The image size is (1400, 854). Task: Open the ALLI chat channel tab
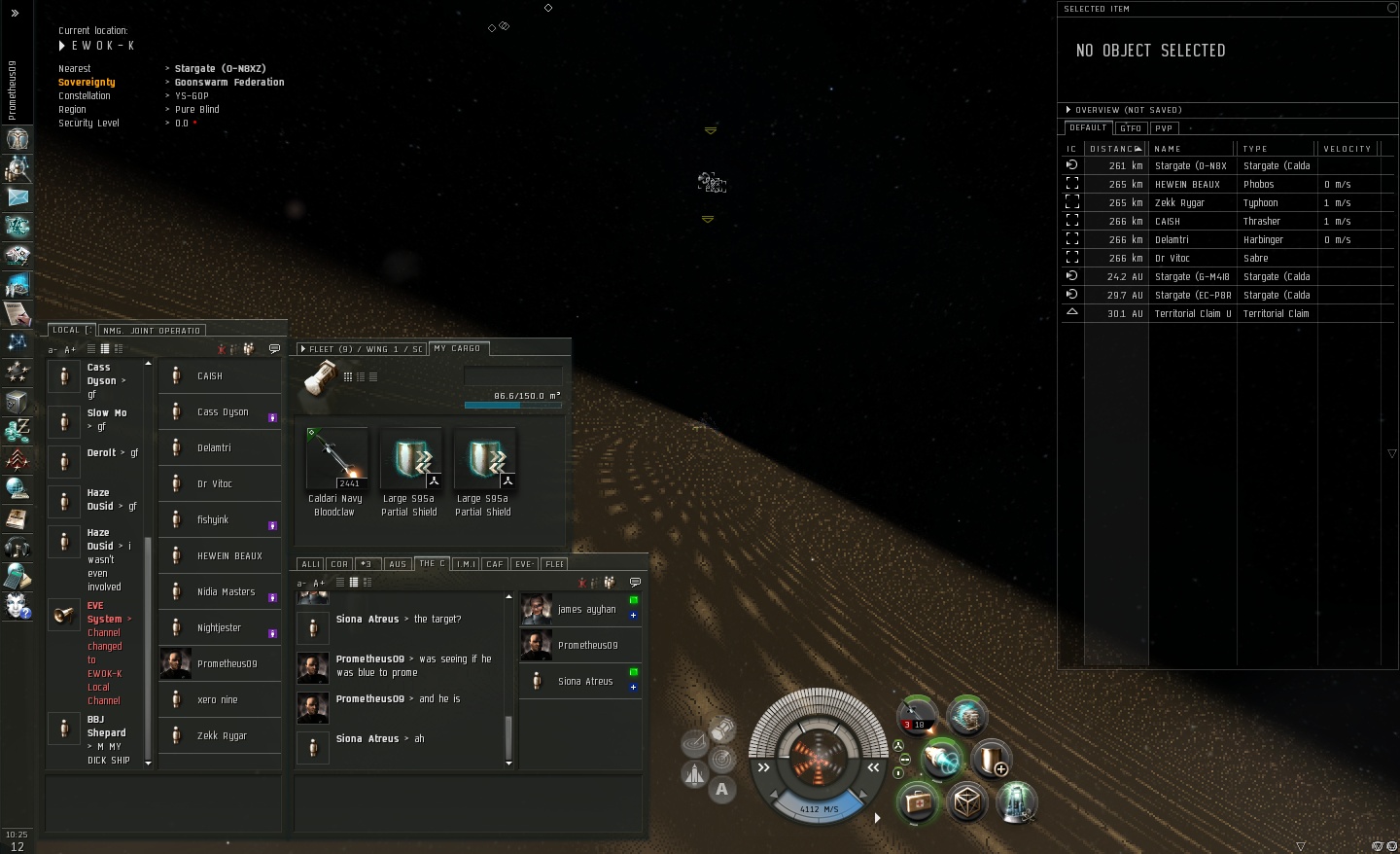click(x=310, y=564)
